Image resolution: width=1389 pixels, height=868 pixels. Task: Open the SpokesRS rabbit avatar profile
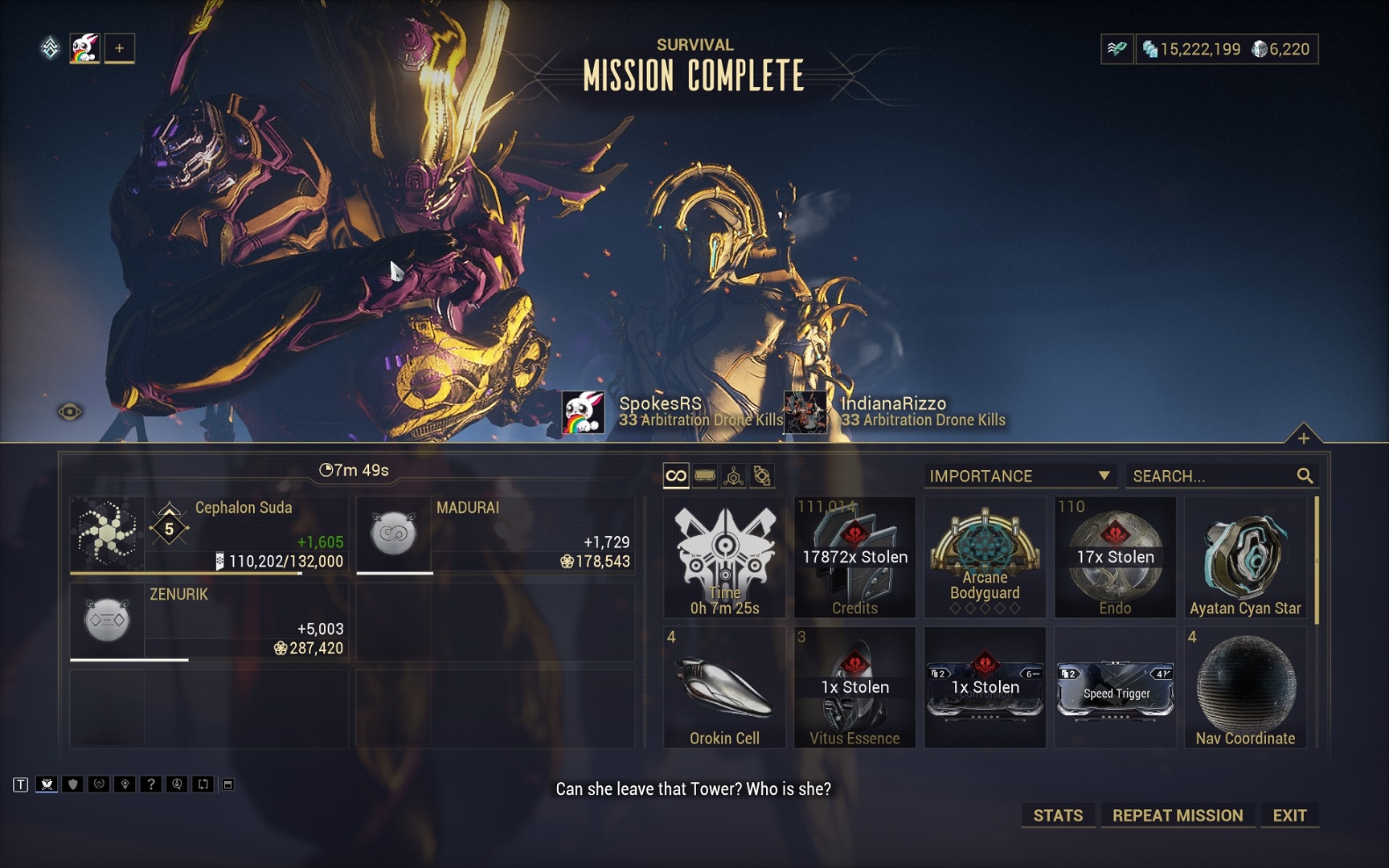[583, 412]
